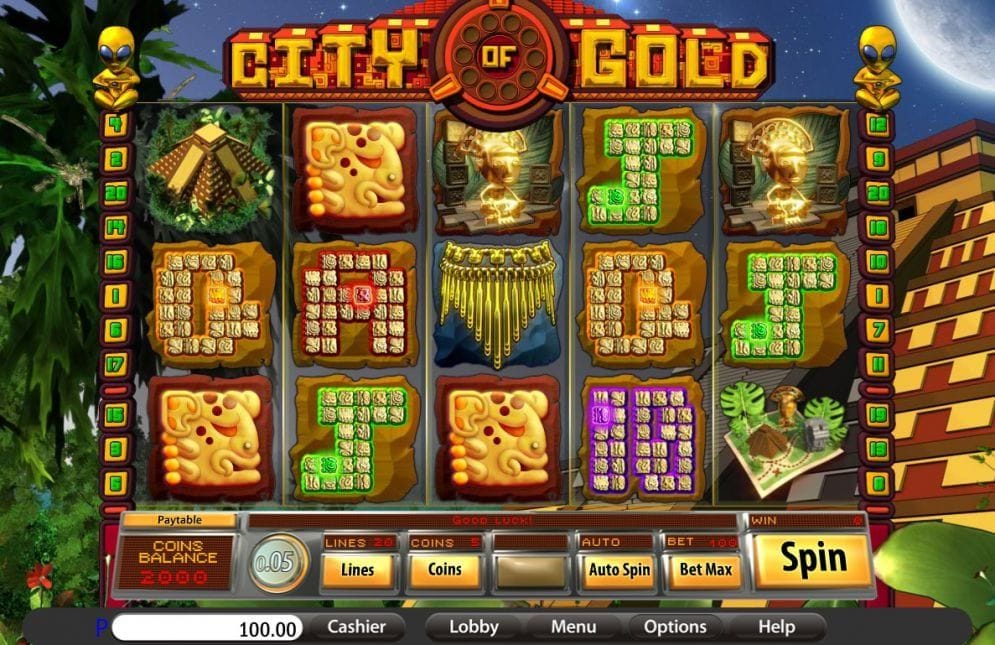The width and height of the screenshot is (995, 645).
Task: Choose Bet Max
Action: [x=706, y=570]
